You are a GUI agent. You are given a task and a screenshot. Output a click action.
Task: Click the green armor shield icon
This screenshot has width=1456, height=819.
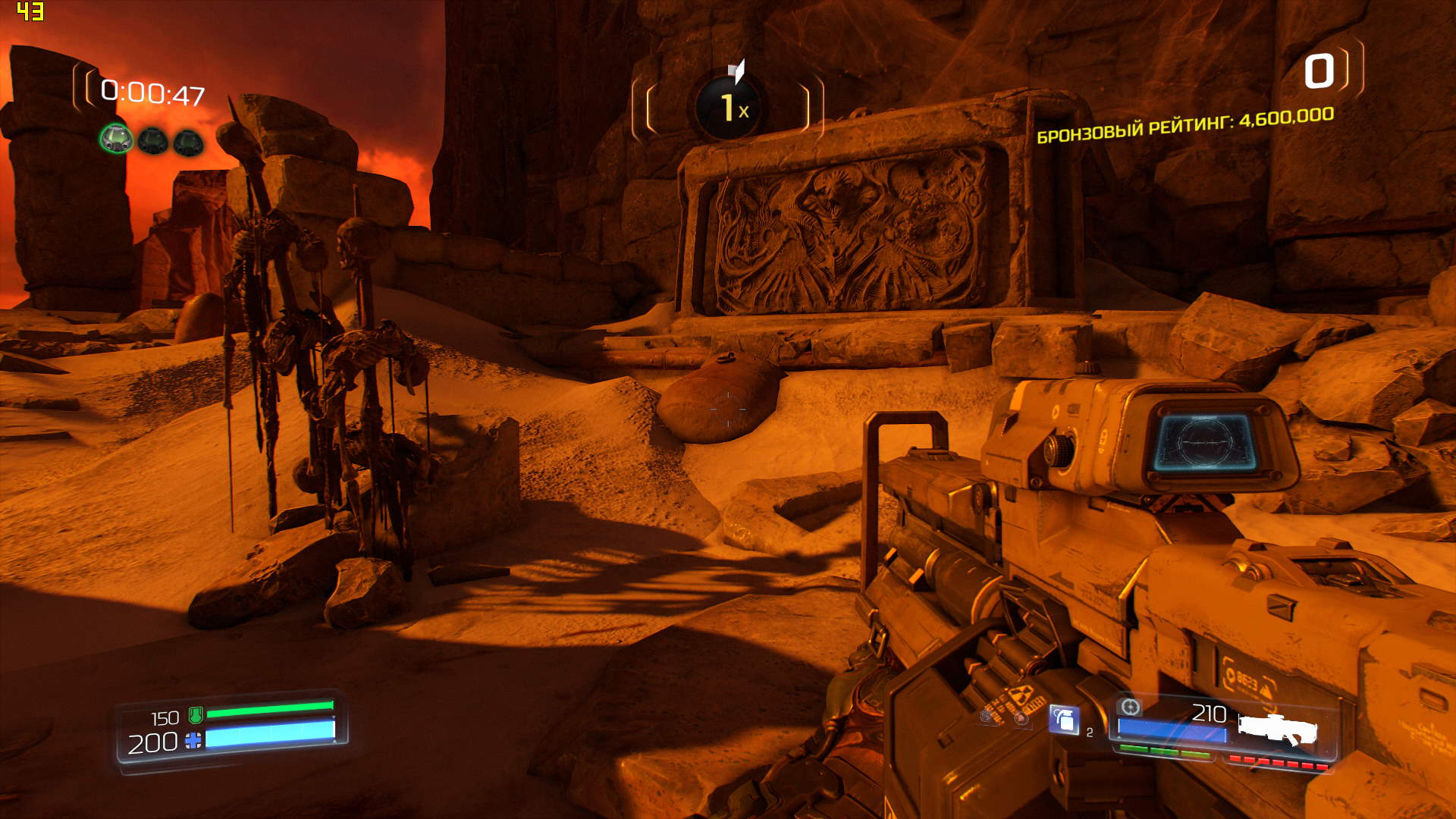[196, 714]
